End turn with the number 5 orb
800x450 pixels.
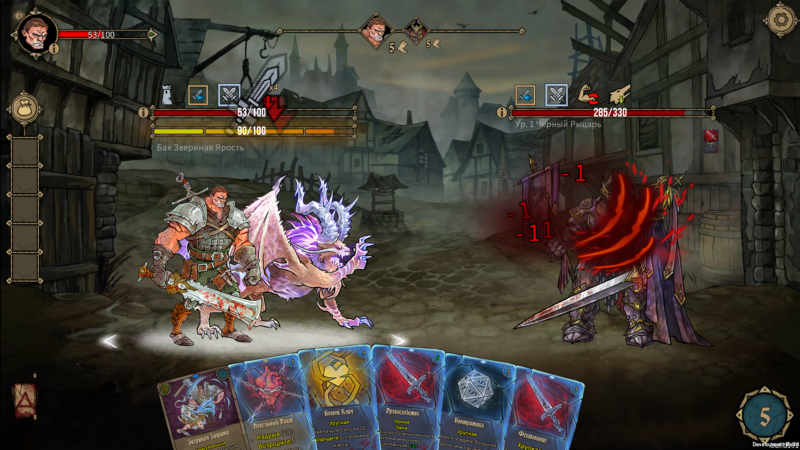764,414
